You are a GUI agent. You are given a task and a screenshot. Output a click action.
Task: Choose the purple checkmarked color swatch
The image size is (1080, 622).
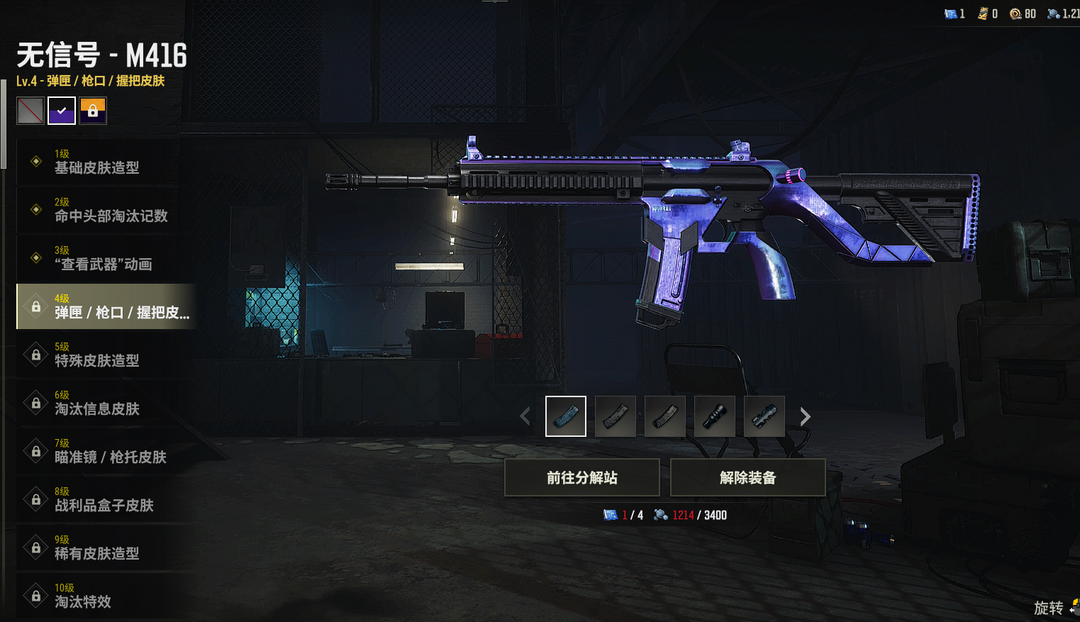[x=62, y=110]
